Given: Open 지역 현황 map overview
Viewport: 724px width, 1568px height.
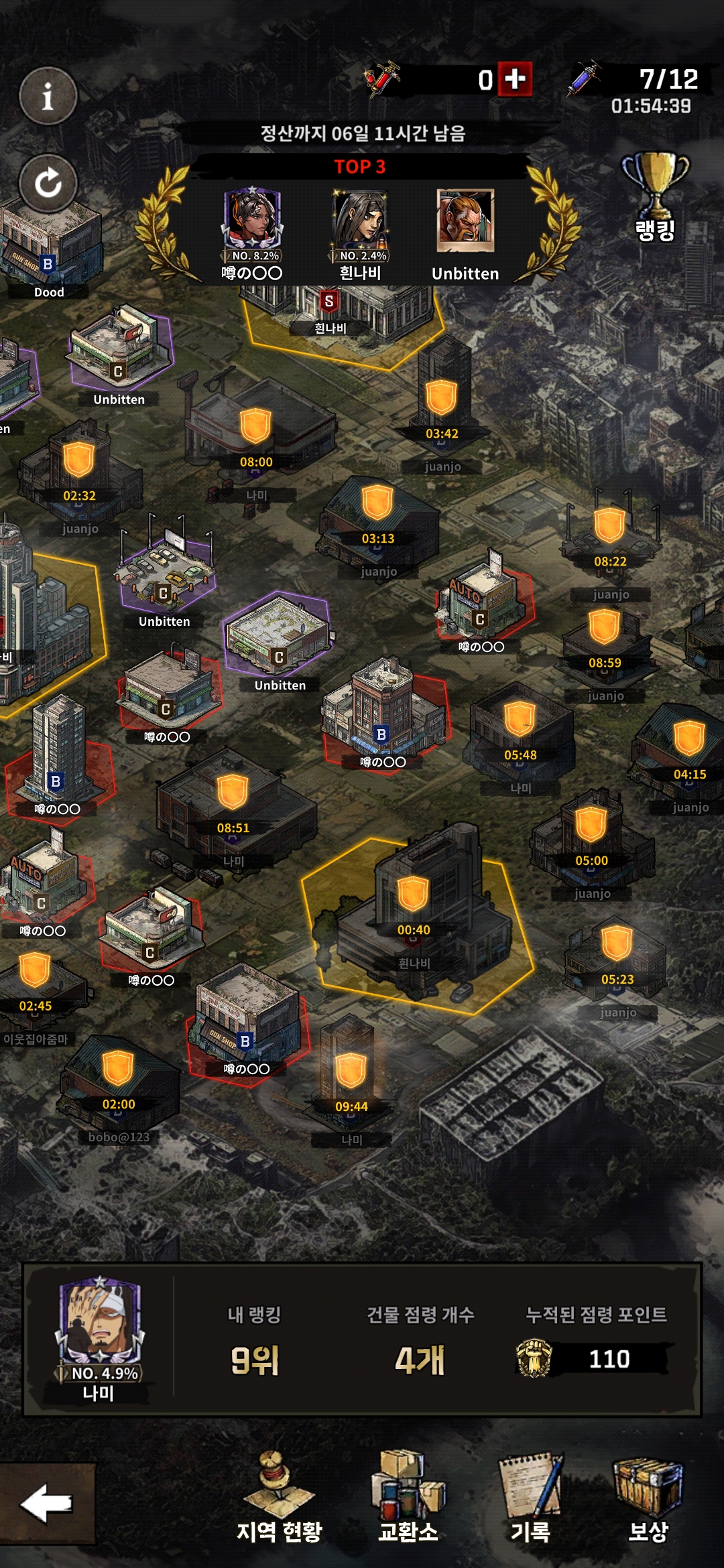Looking at the screenshot, I should click(x=280, y=1498).
